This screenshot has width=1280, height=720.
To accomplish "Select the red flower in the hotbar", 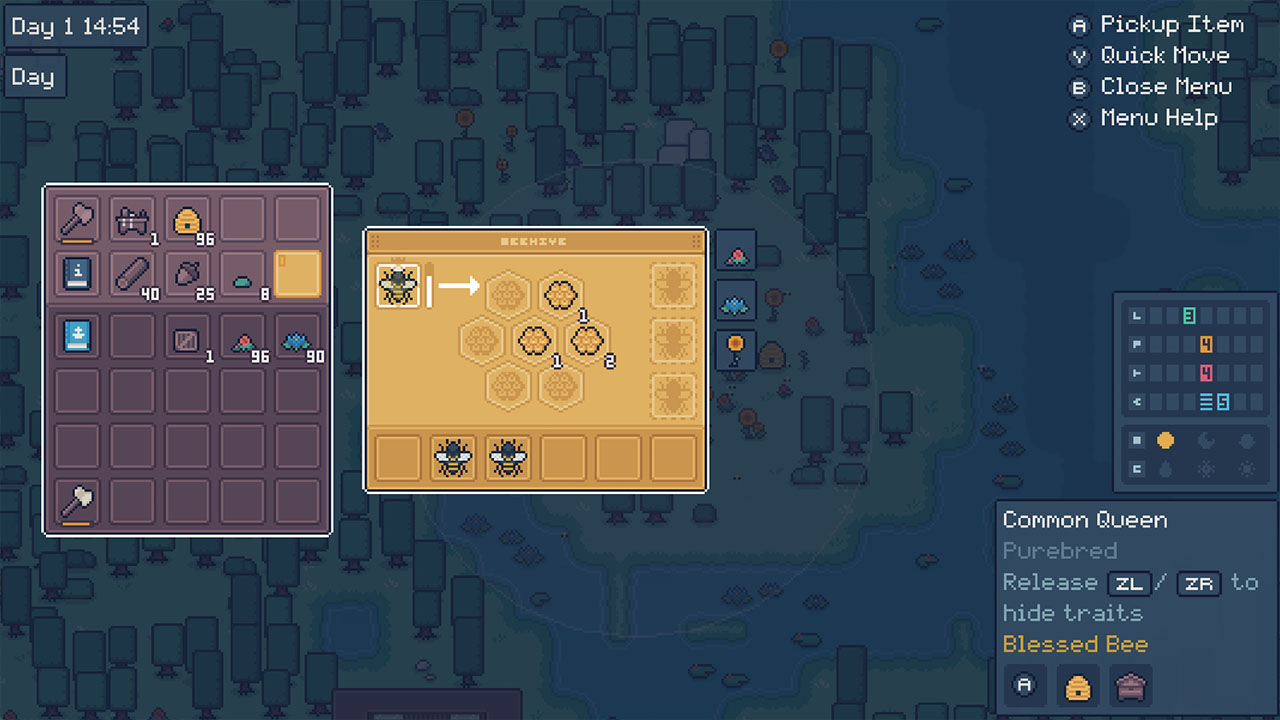I will [x=735, y=251].
